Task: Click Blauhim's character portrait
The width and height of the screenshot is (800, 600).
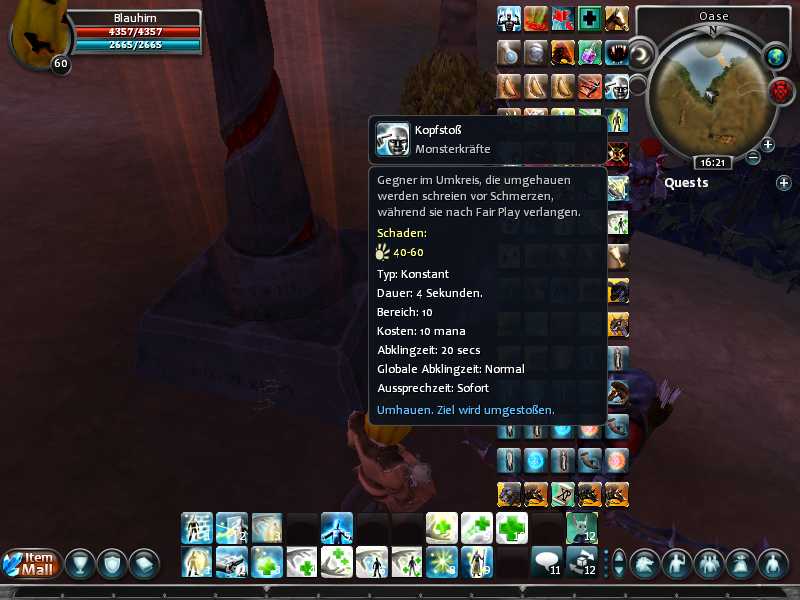Action: [x=36, y=36]
